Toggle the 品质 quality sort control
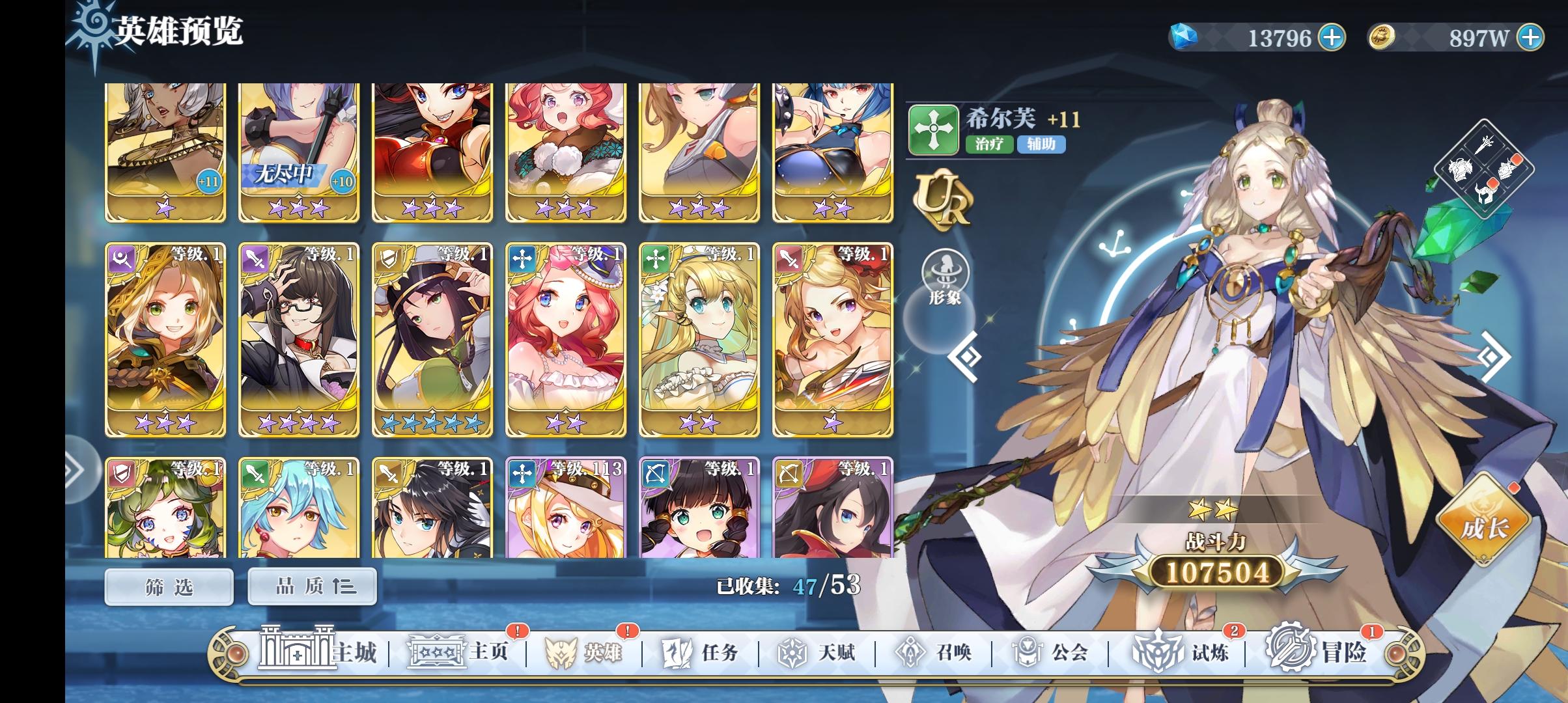This screenshot has width=1568, height=703. pyautogui.click(x=311, y=586)
